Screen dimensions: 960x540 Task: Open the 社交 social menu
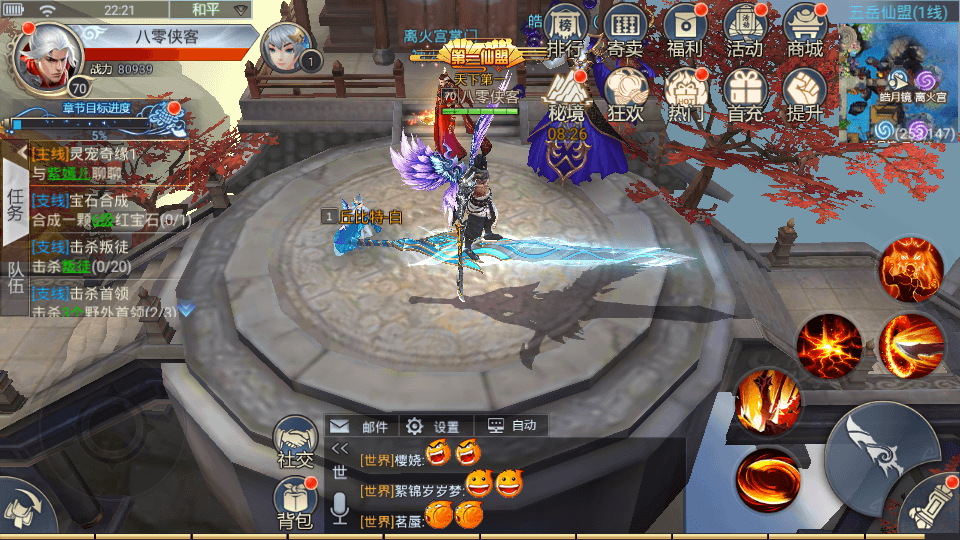295,443
